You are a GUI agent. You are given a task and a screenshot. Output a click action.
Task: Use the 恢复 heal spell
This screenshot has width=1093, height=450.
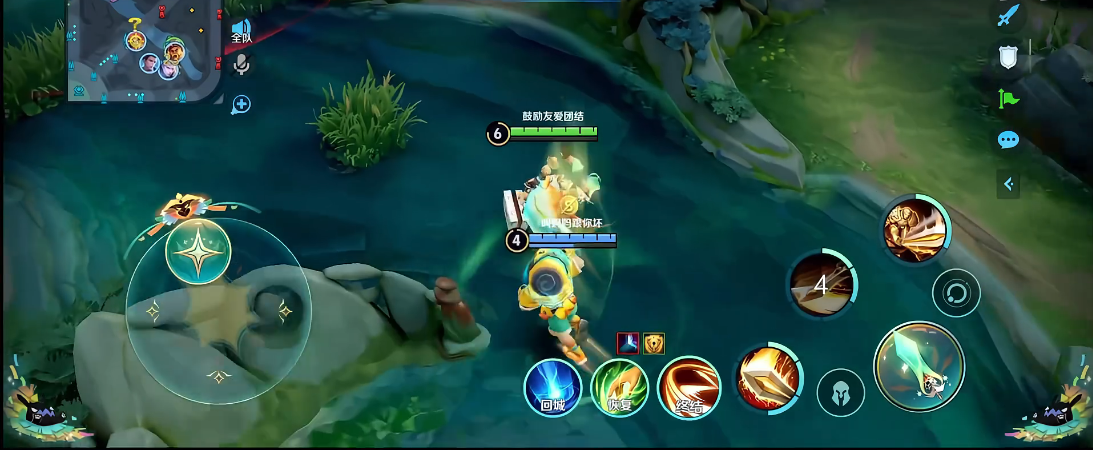[620, 388]
